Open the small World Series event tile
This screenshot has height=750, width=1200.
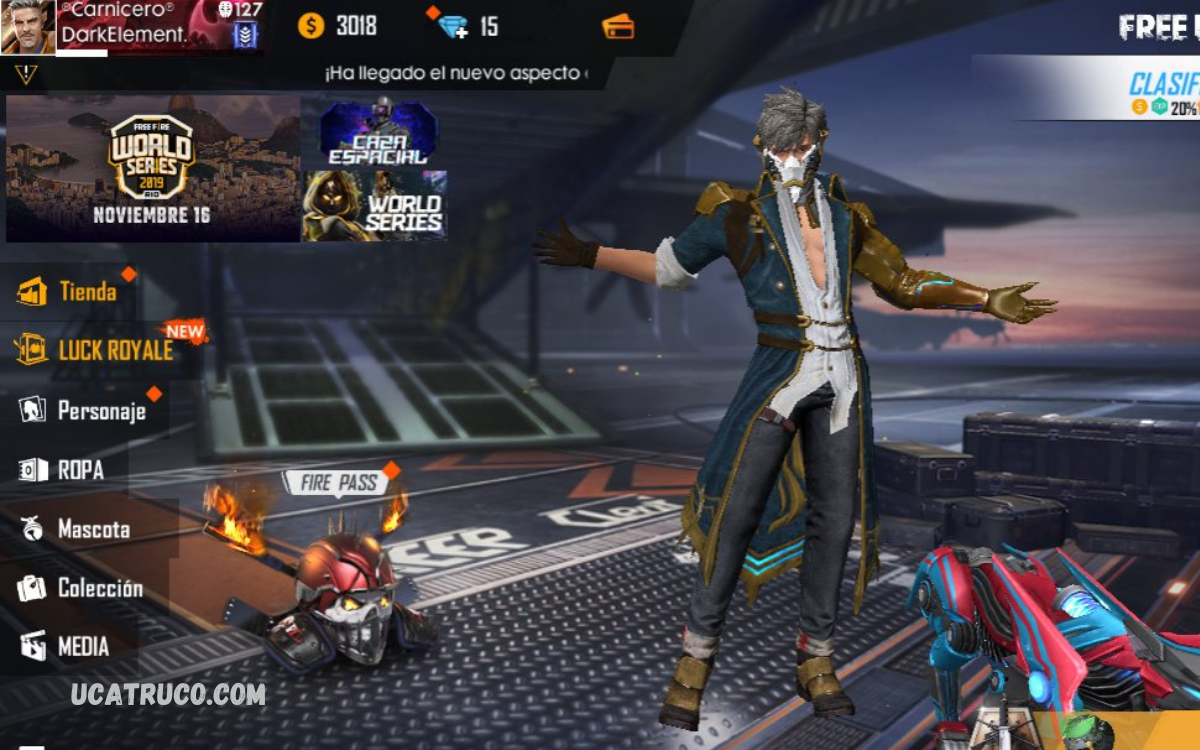[x=375, y=206]
